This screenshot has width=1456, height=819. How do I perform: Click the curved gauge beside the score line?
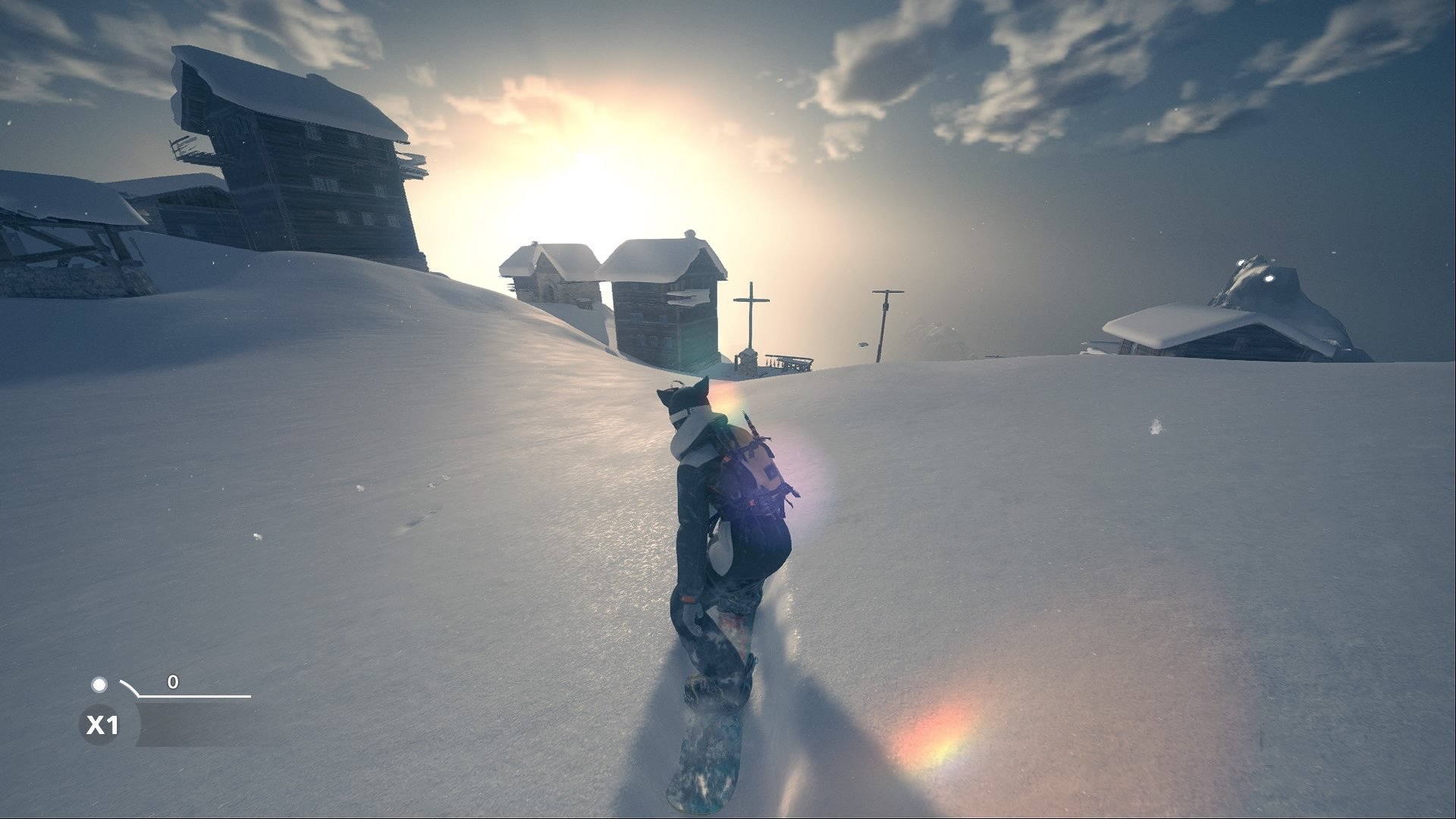click(x=130, y=688)
